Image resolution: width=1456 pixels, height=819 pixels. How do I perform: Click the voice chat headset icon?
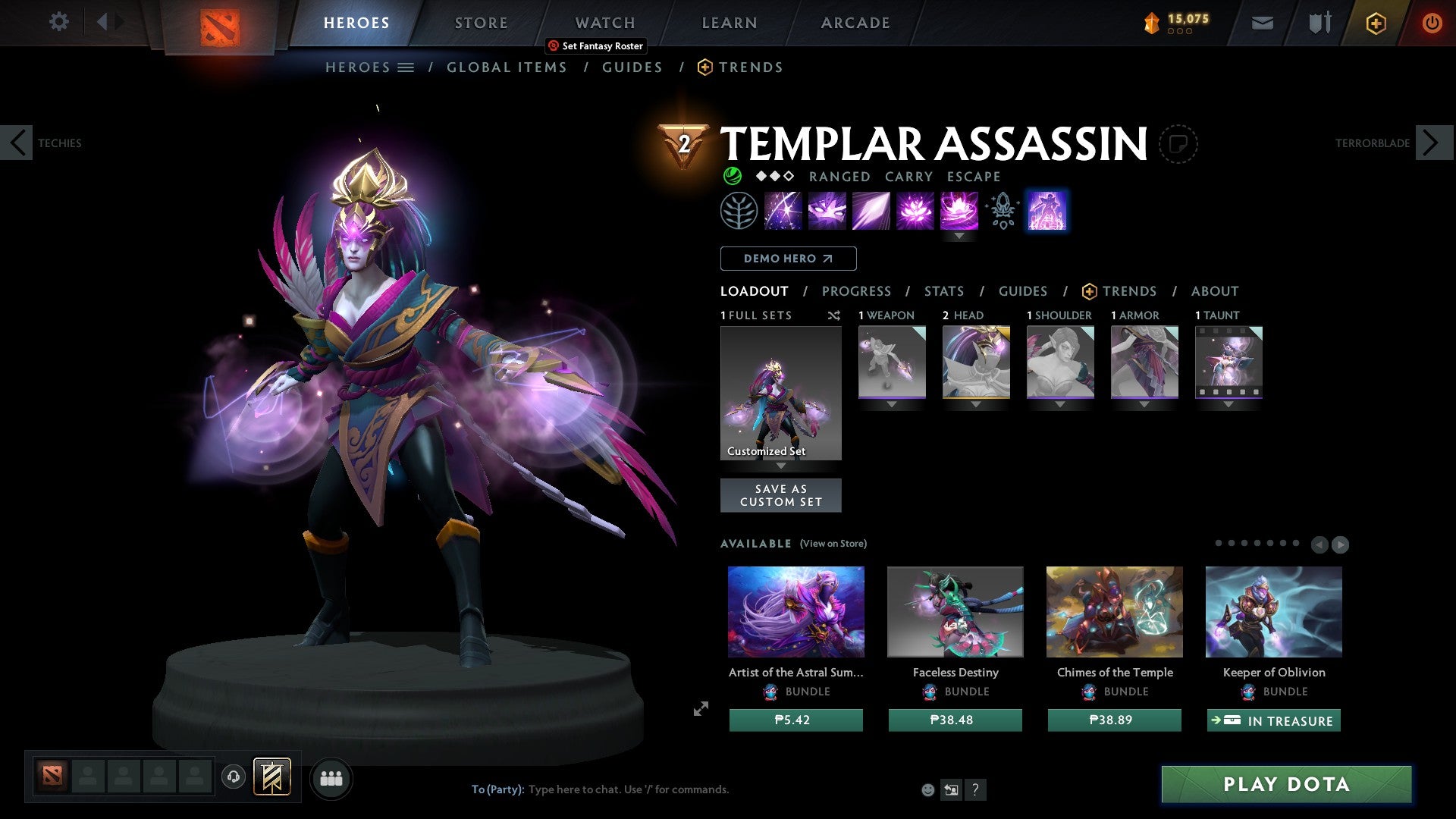[233, 777]
